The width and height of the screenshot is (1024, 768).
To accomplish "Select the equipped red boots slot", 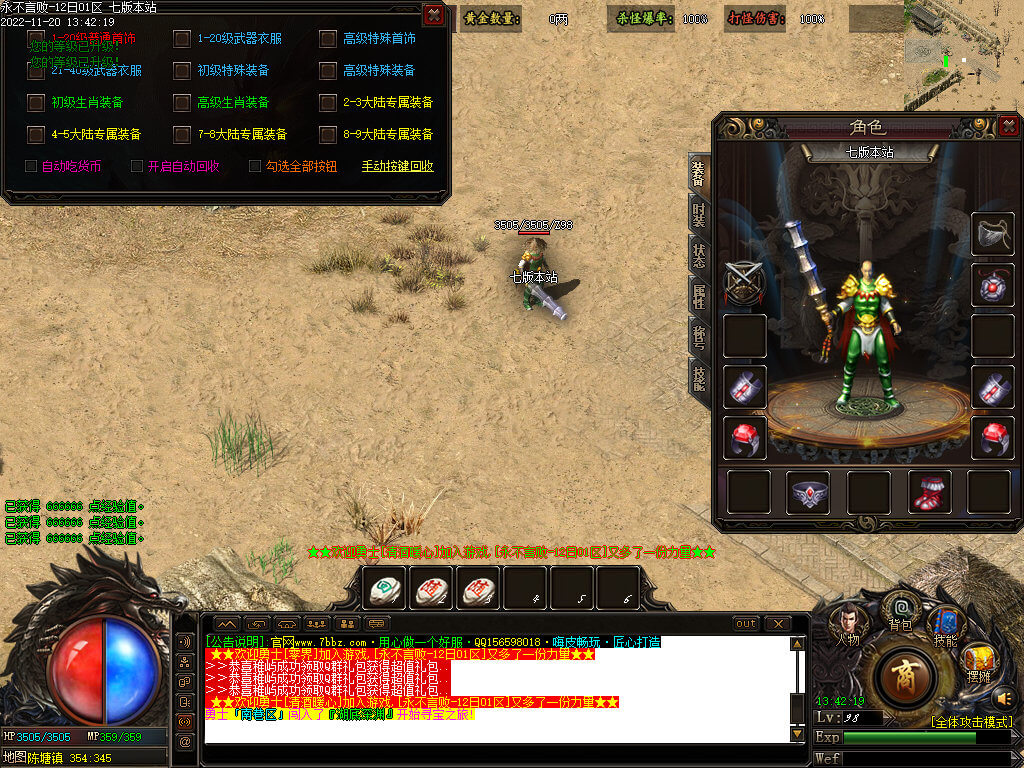I will coord(929,492).
